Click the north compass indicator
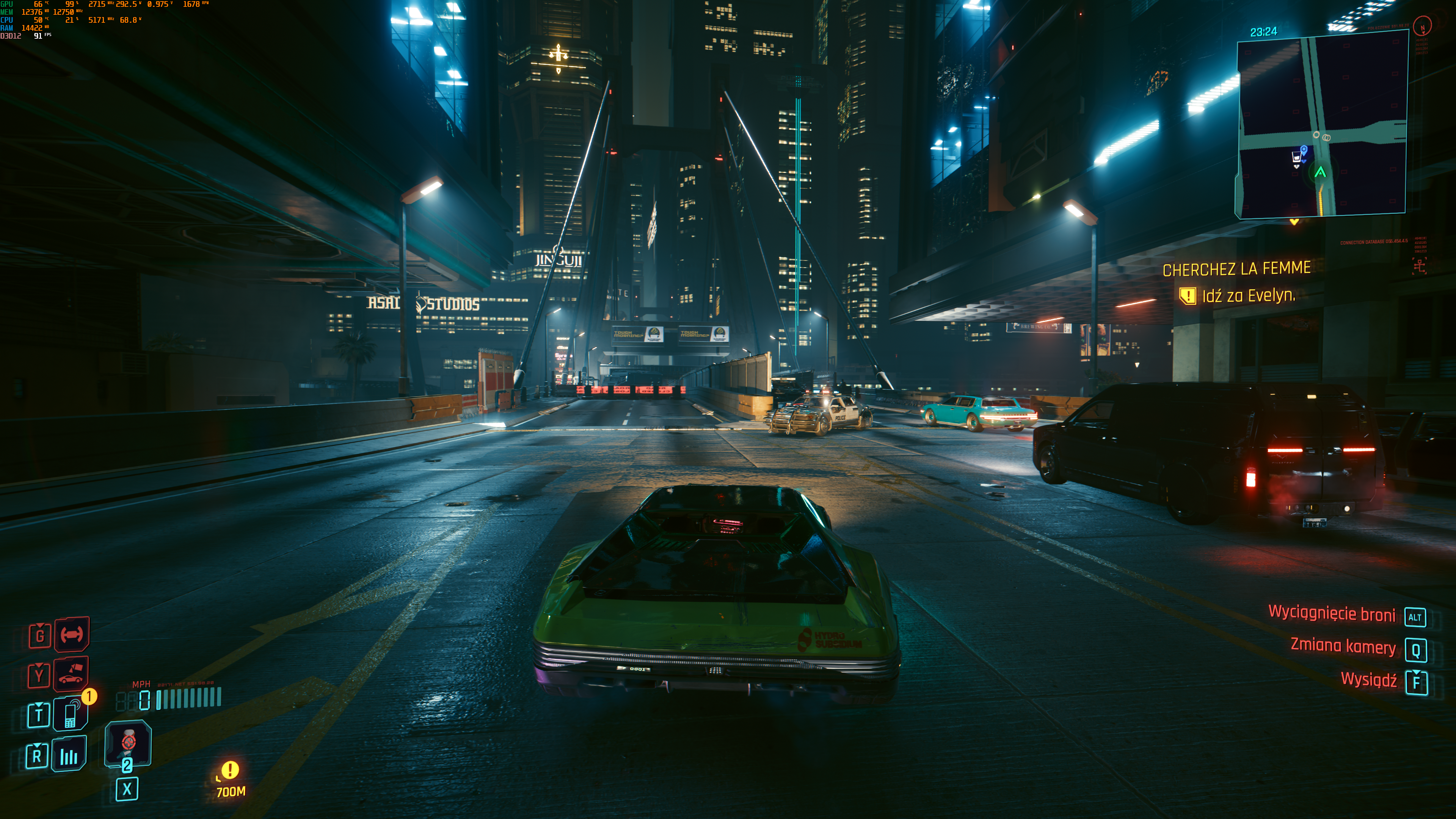Image resolution: width=1456 pixels, height=819 pixels. pos(1422,26)
